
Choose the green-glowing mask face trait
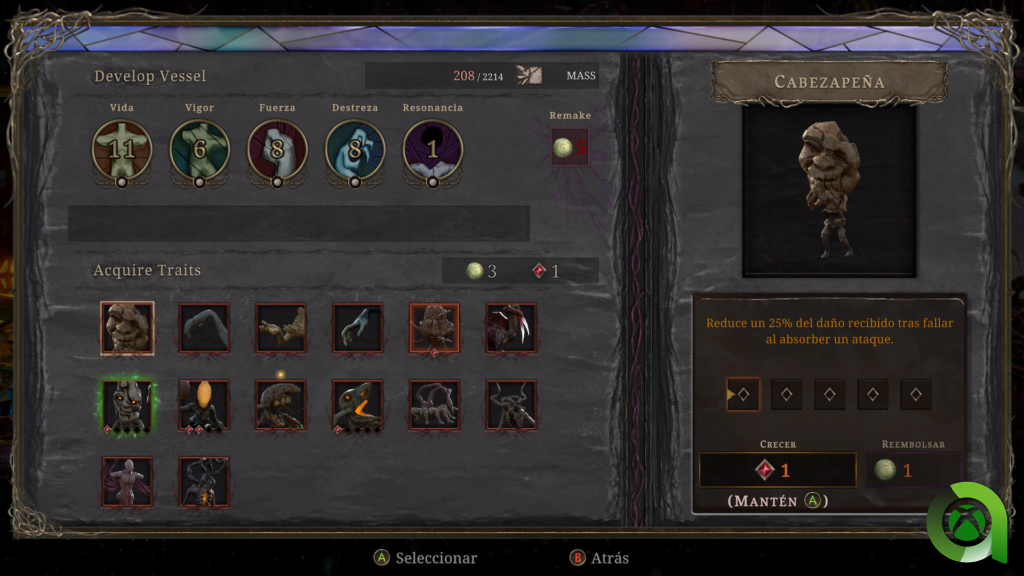[127, 405]
